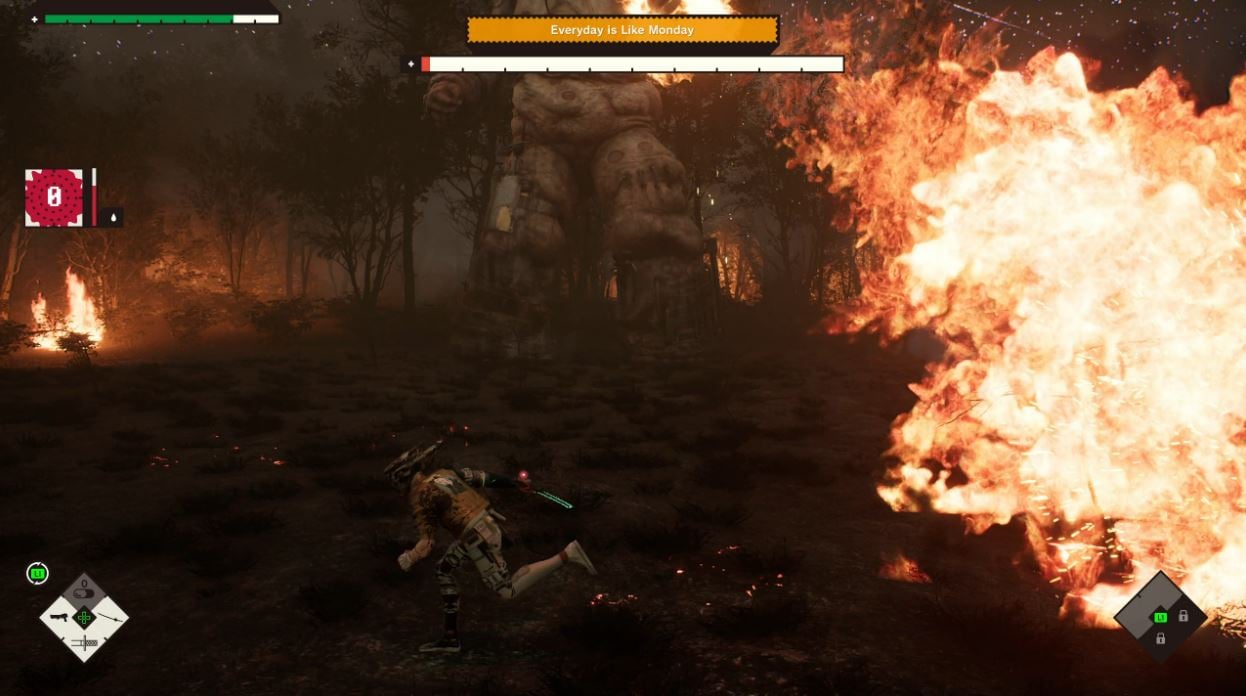Screen dimensions: 1246x696
Task: Click the green cross center of weapon wheel
Action: tap(84, 617)
